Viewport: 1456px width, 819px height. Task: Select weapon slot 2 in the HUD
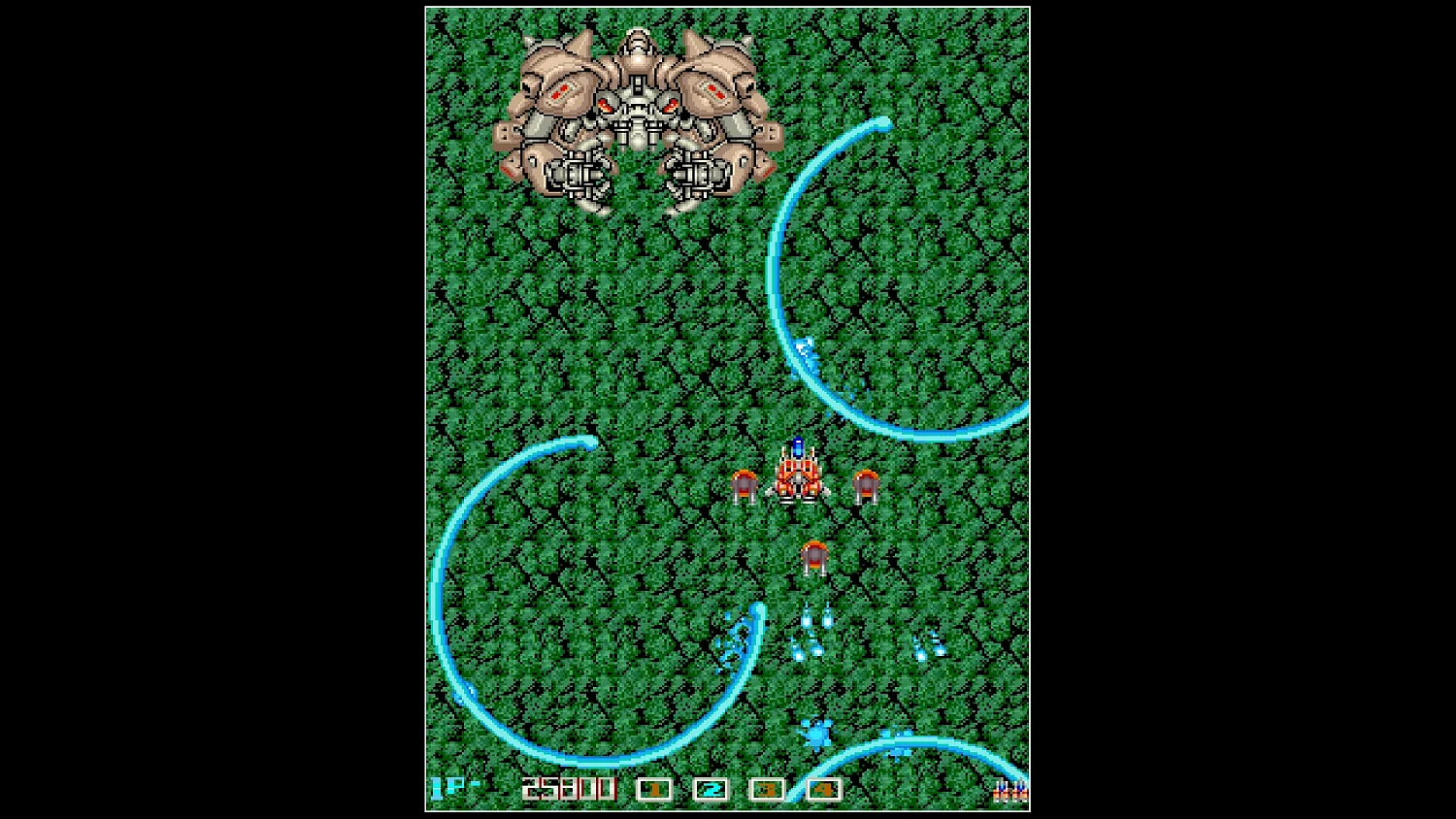pyautogui.click(x=710, y=788)
